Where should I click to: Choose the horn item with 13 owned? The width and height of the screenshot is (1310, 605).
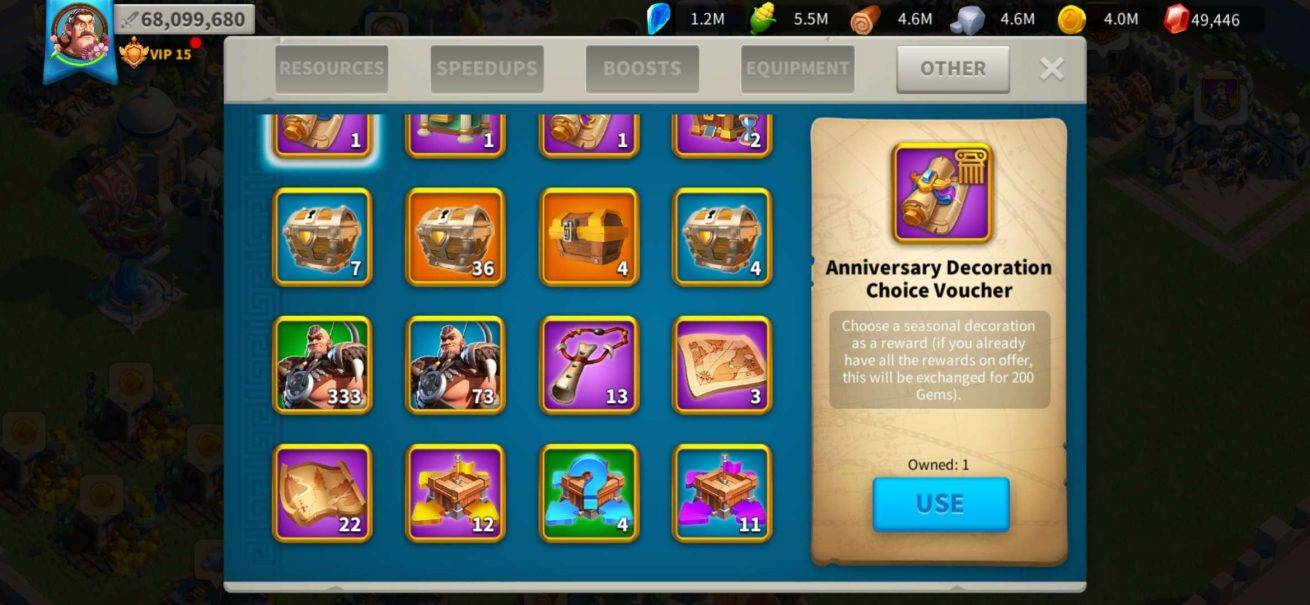(589, 365)
